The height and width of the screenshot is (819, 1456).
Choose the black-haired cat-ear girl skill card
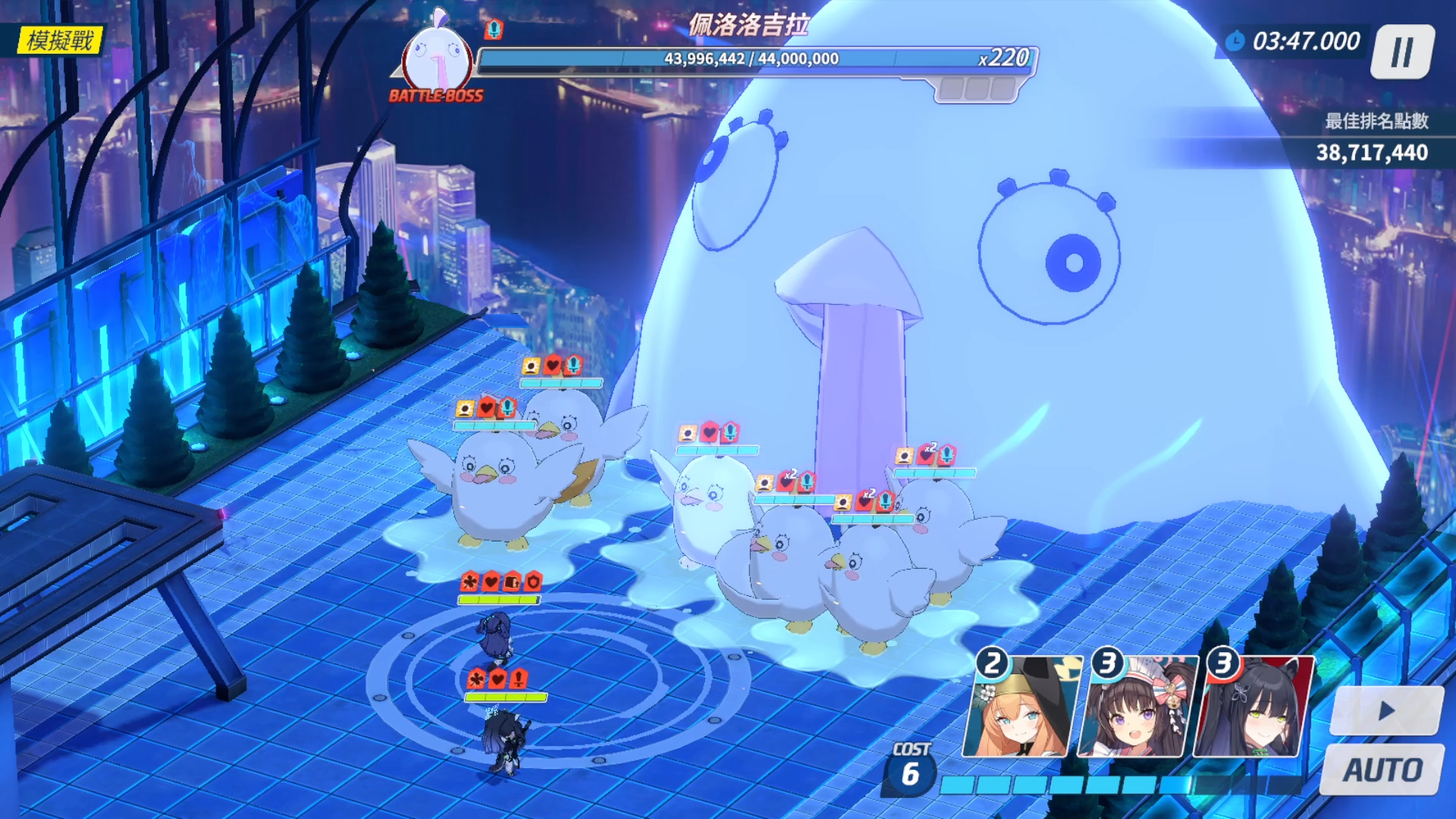(1252, 708)
